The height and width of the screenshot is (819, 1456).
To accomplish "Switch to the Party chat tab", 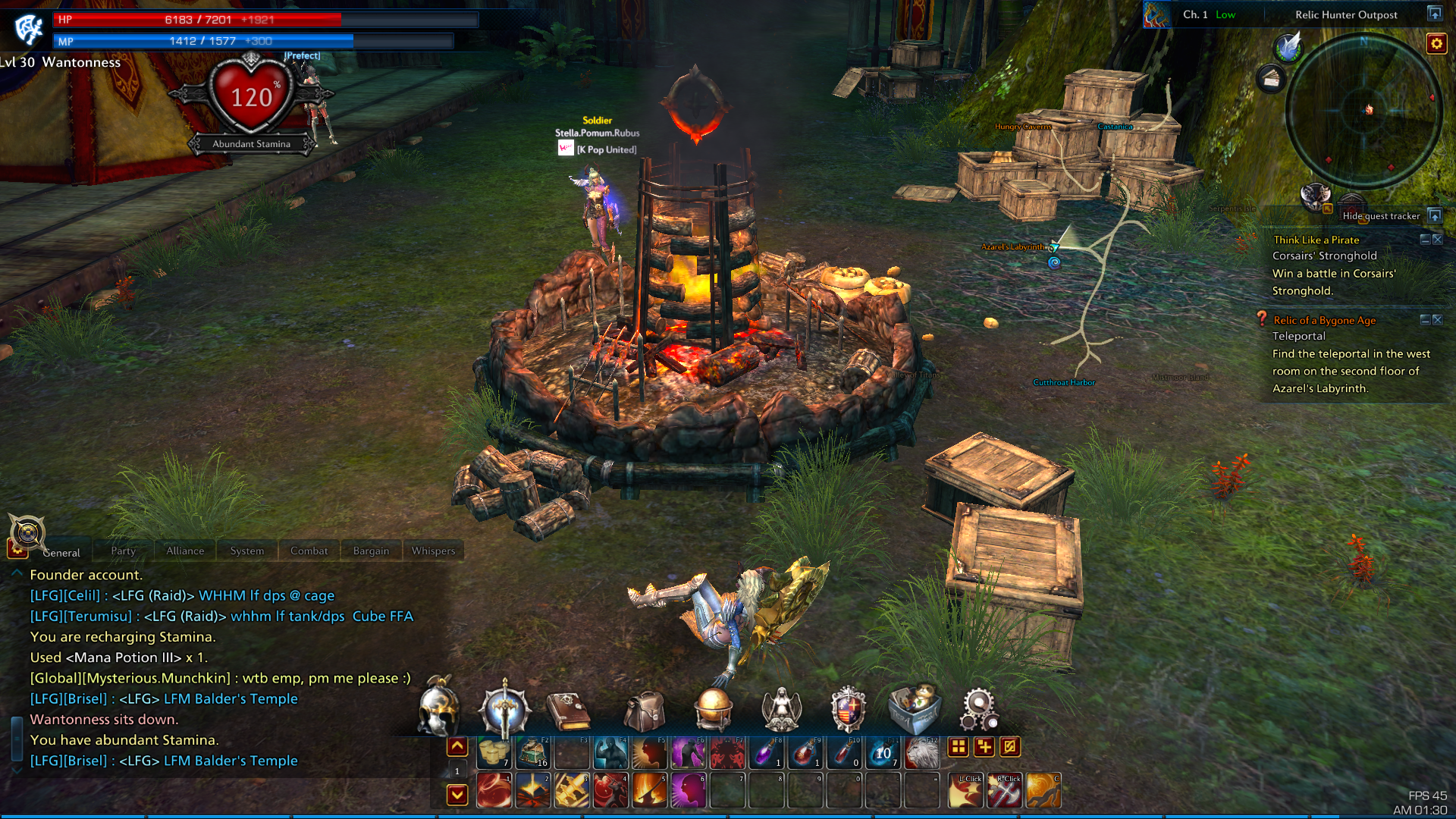I will (x=123, y=551).
